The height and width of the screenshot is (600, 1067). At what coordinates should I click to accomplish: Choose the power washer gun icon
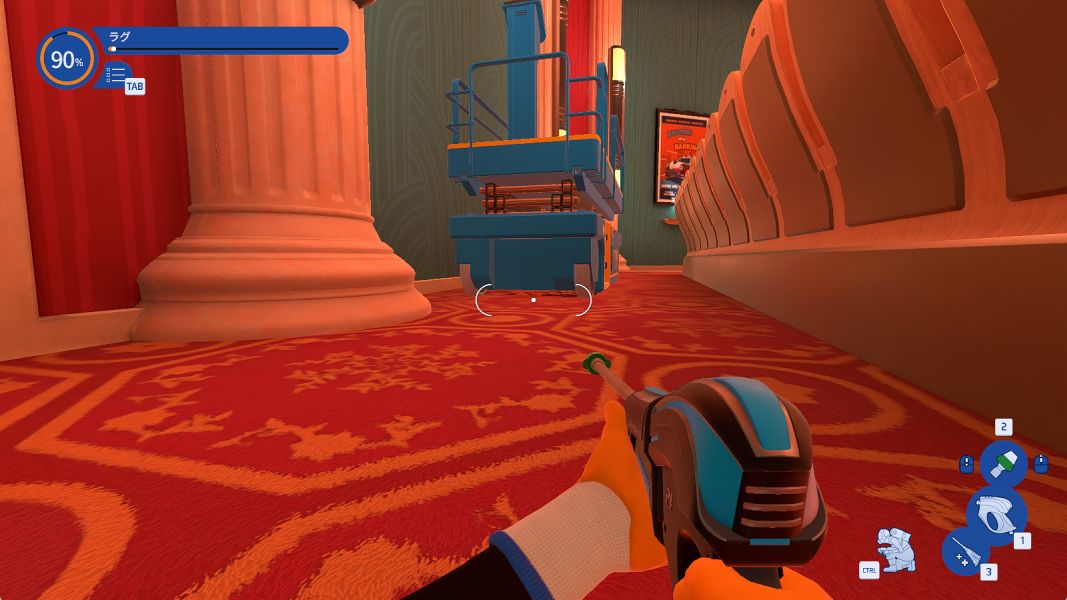tap(996, 514)
